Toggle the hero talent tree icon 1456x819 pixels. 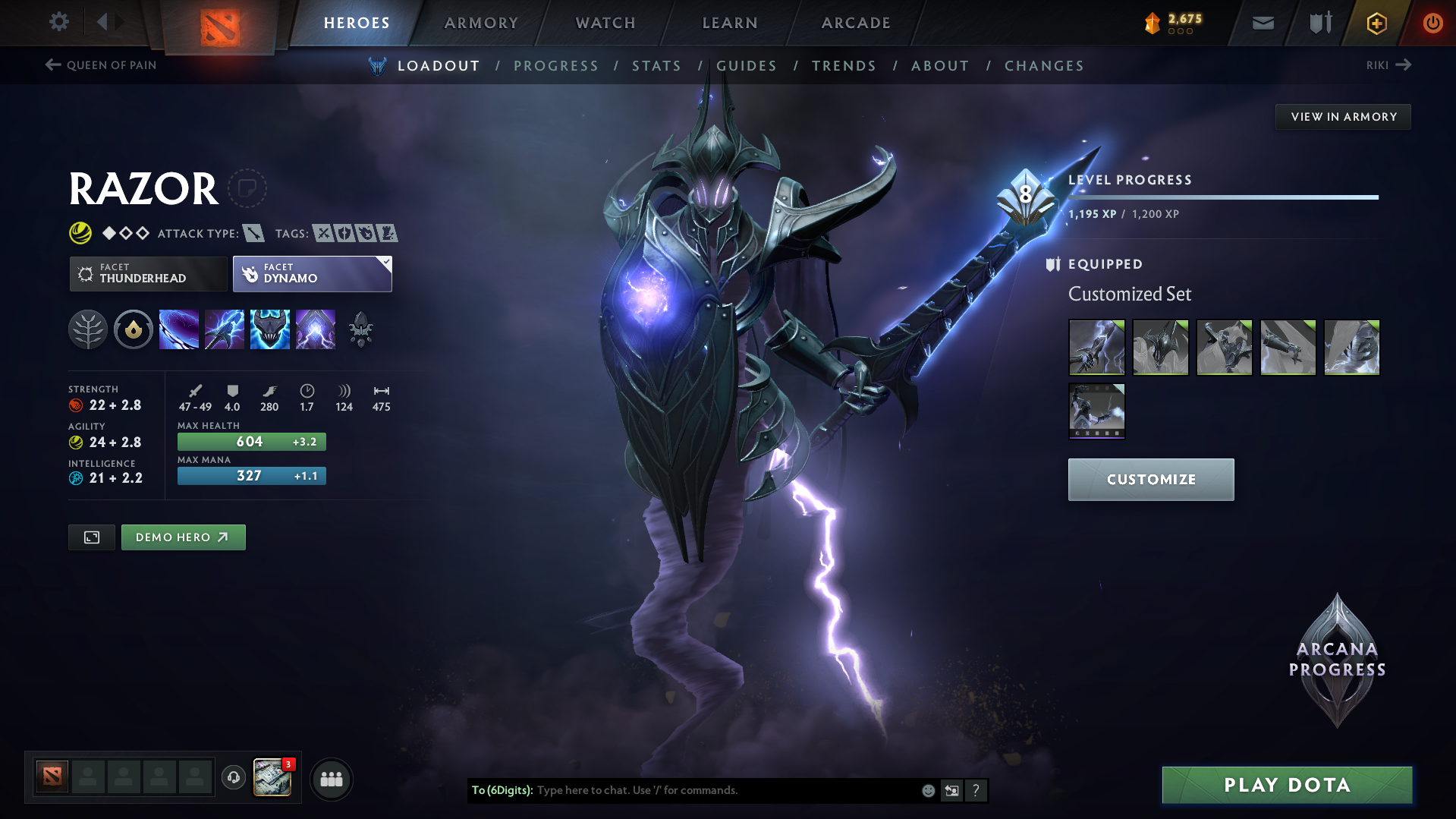(x=88, y=329)
